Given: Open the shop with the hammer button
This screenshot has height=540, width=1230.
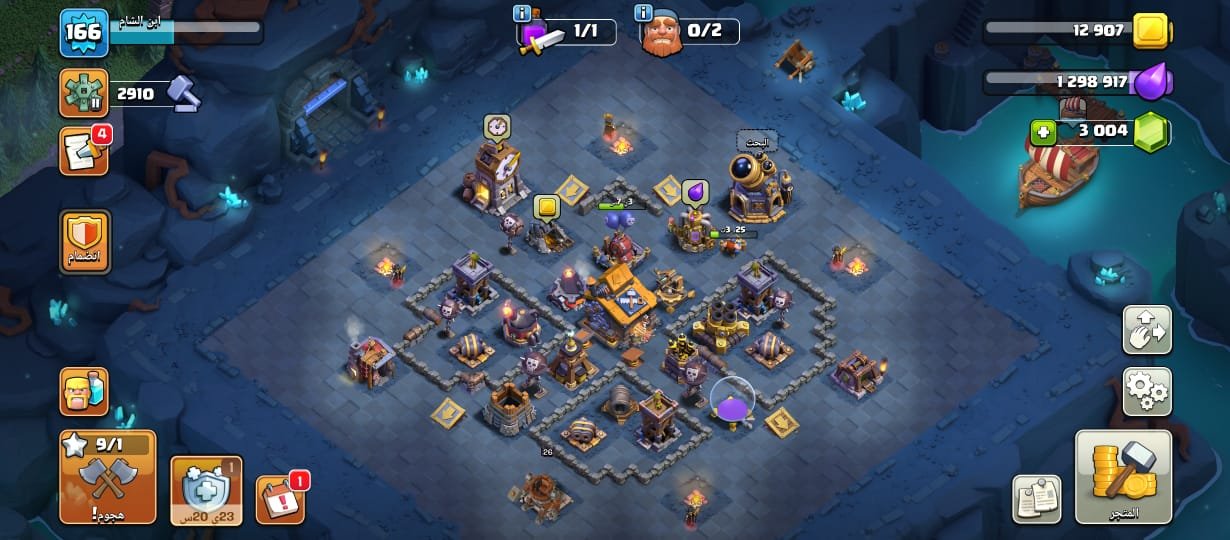Looking at the screenshot, I should [1123, 477].
